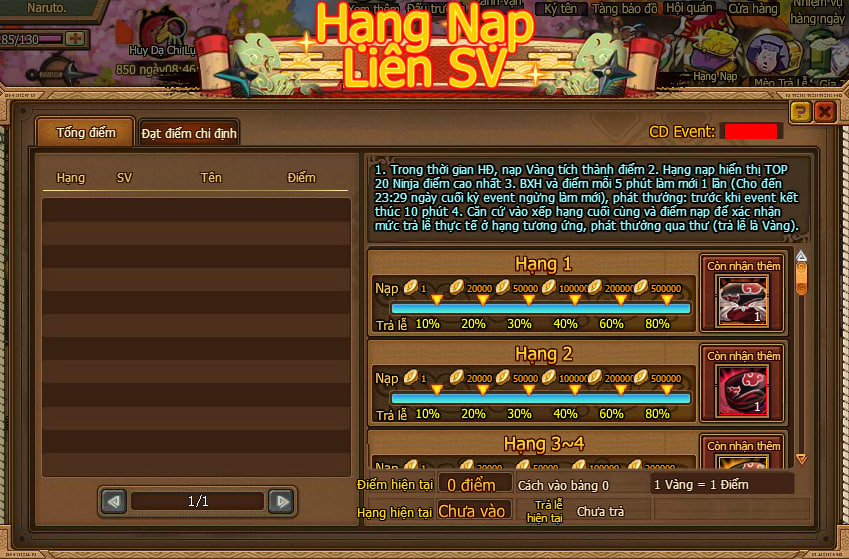Open the Đạt điểm chỉ định tab
Image resolution: width=849 pixels, height=559 pixels.
(189, 133)
